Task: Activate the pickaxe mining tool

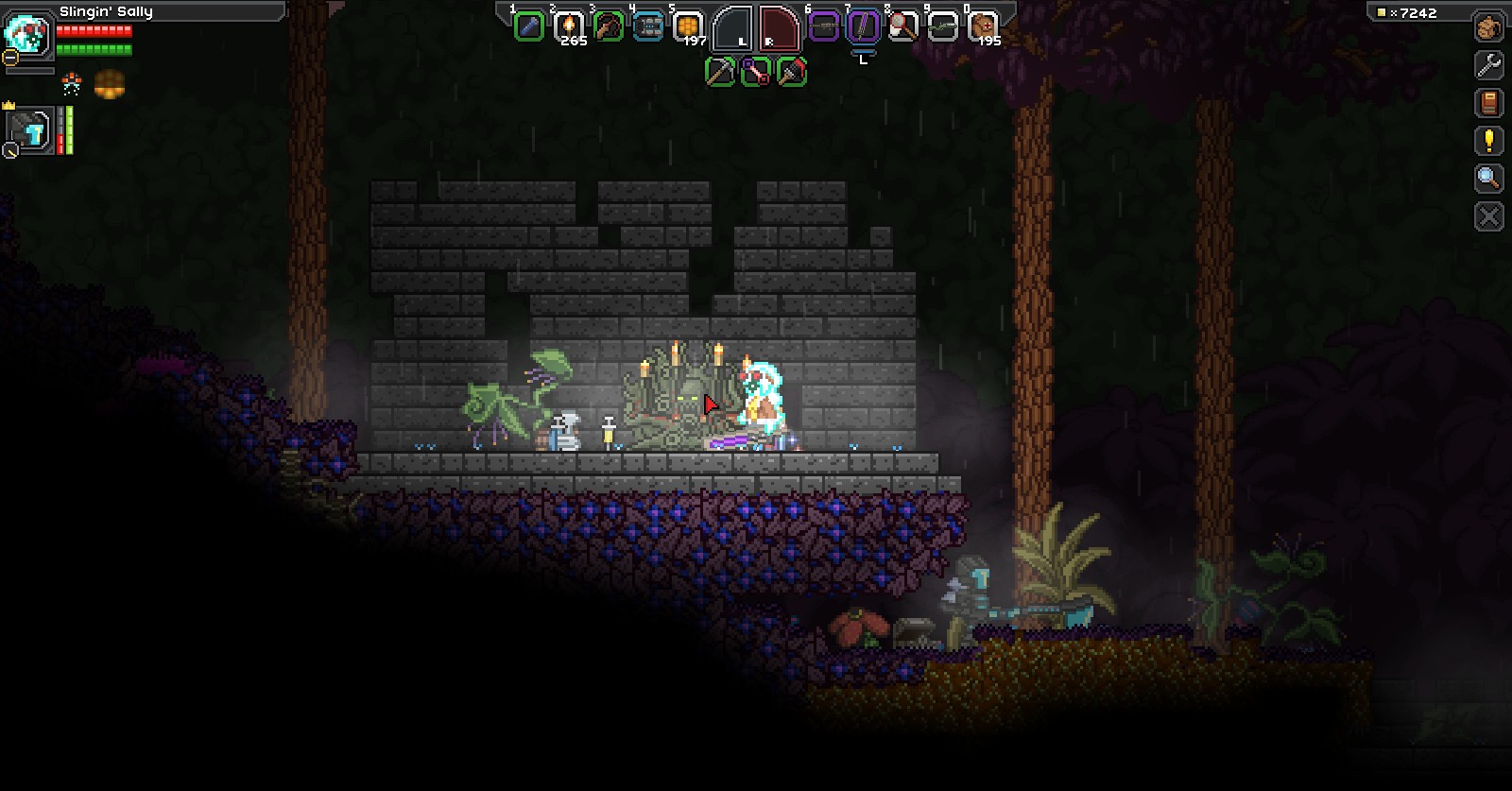Action: [x=720, y=72]
